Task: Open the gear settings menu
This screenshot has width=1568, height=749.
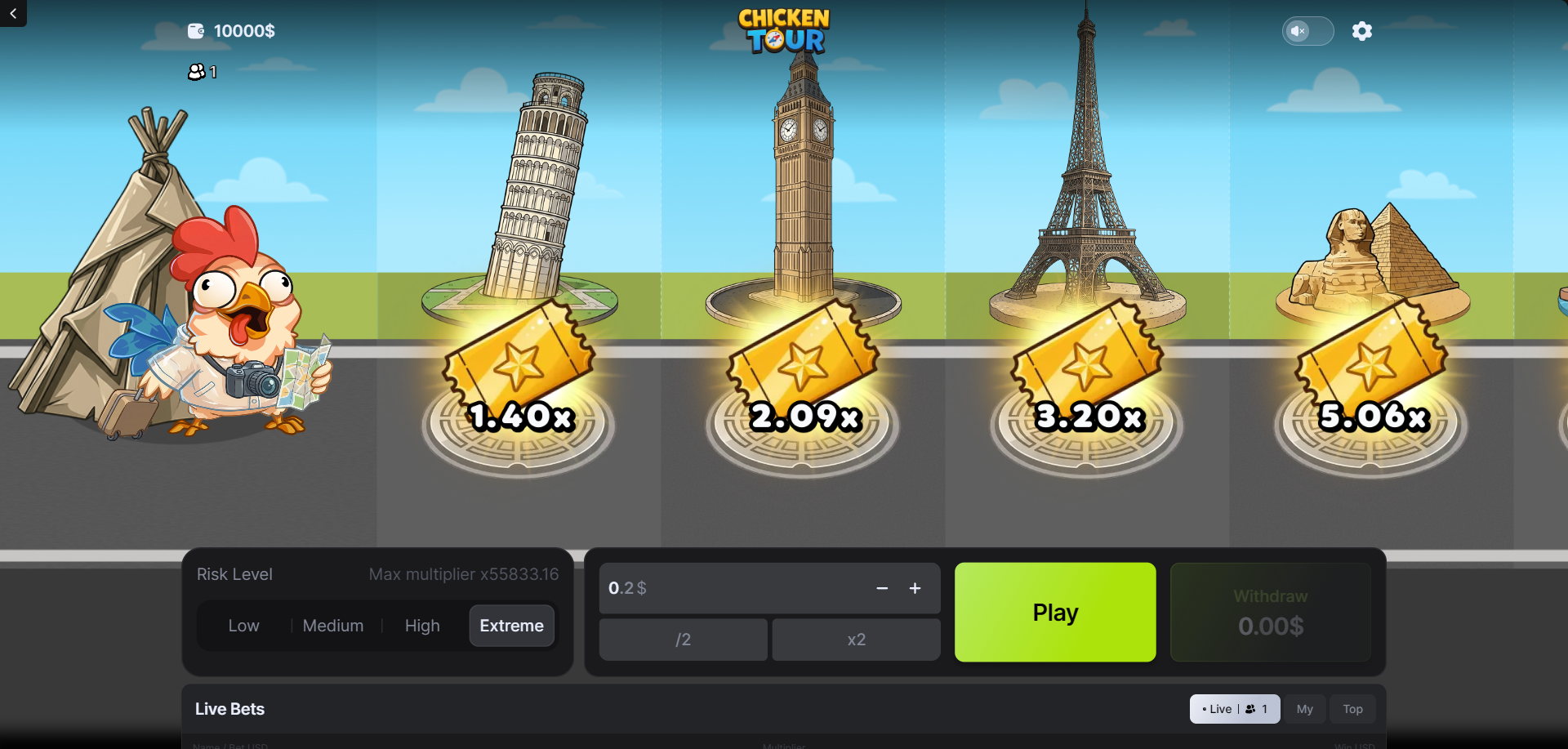Action: pyautogui.click(x=1361, y=31)
